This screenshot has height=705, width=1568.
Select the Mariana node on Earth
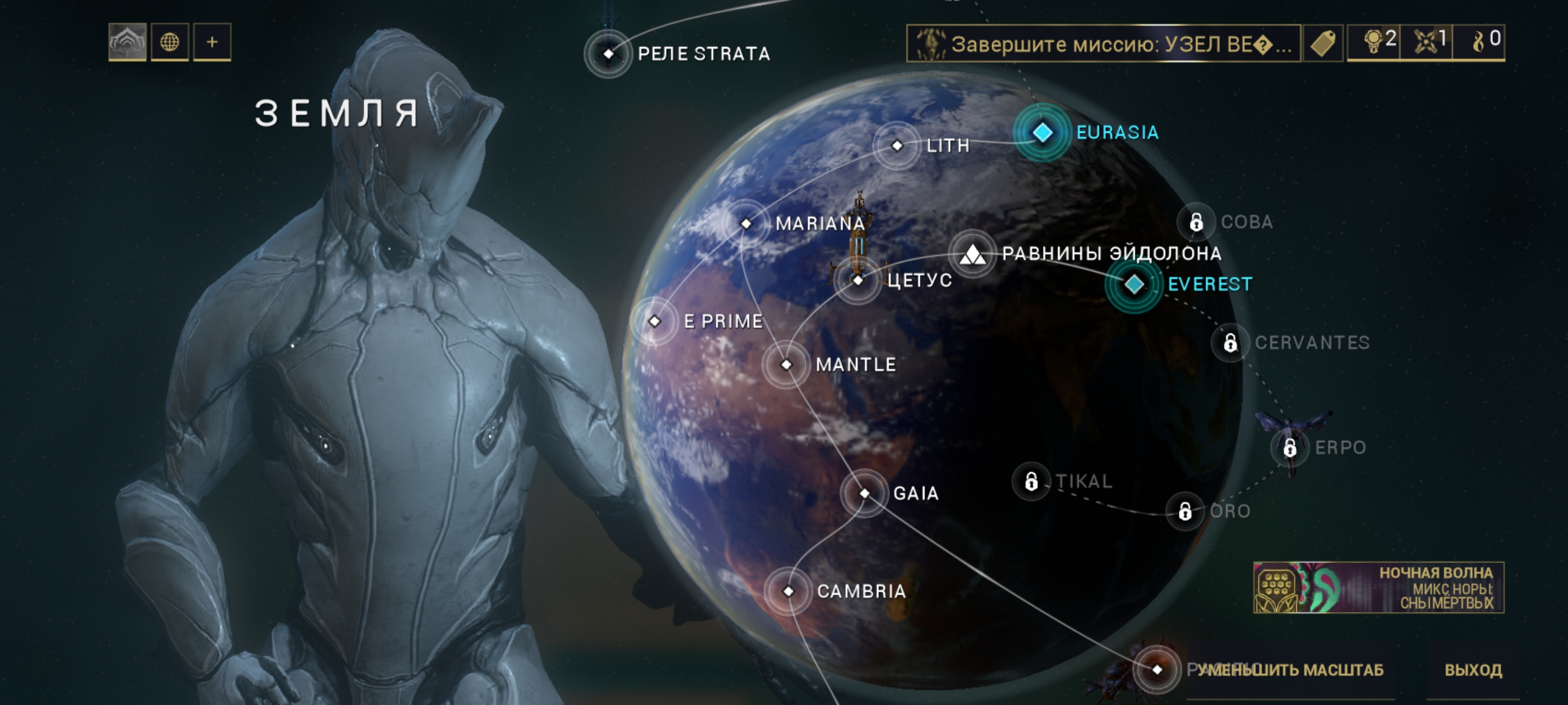pyautogui.click(x=746, y=223)
